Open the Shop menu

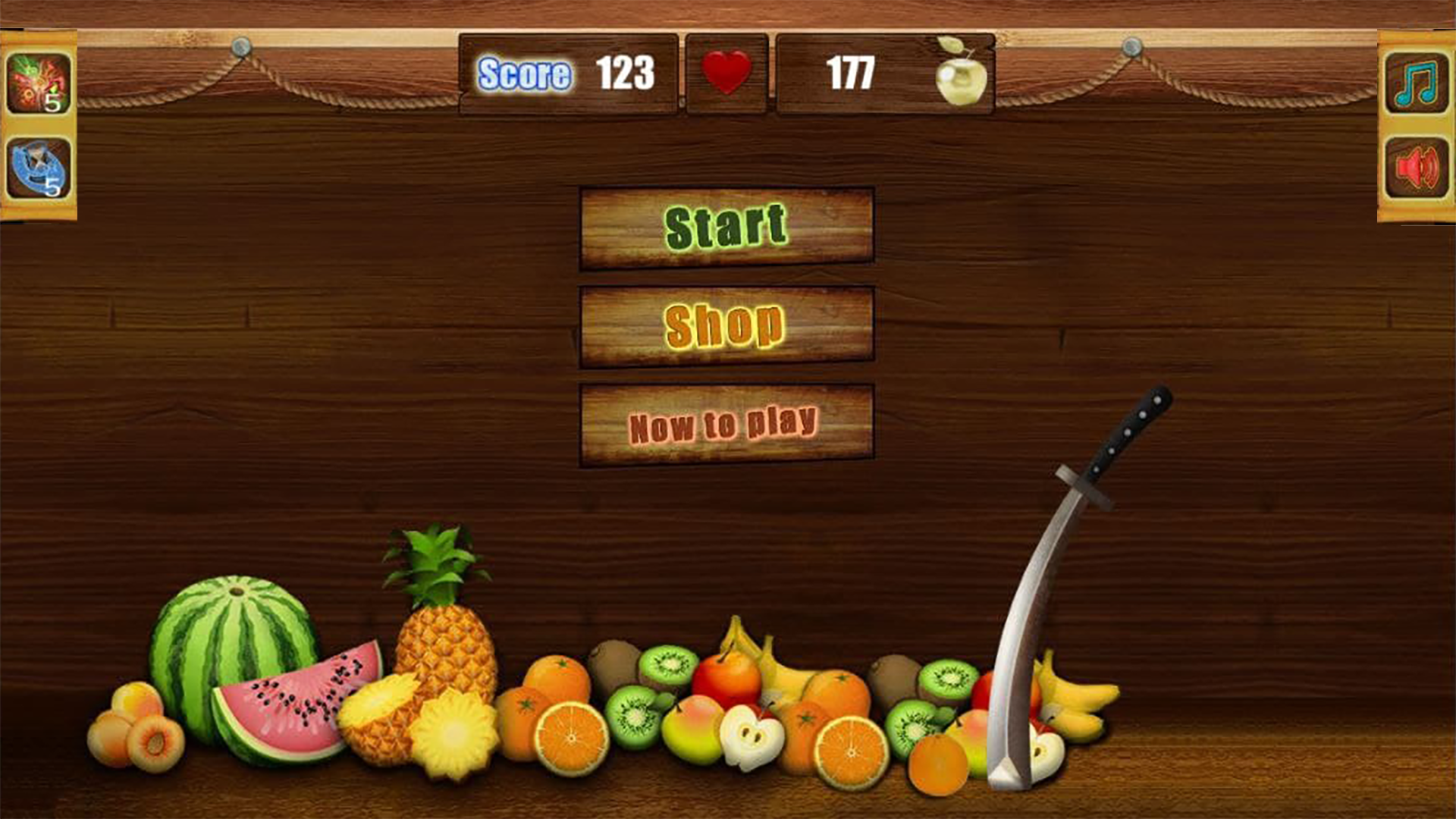point(724,322)
